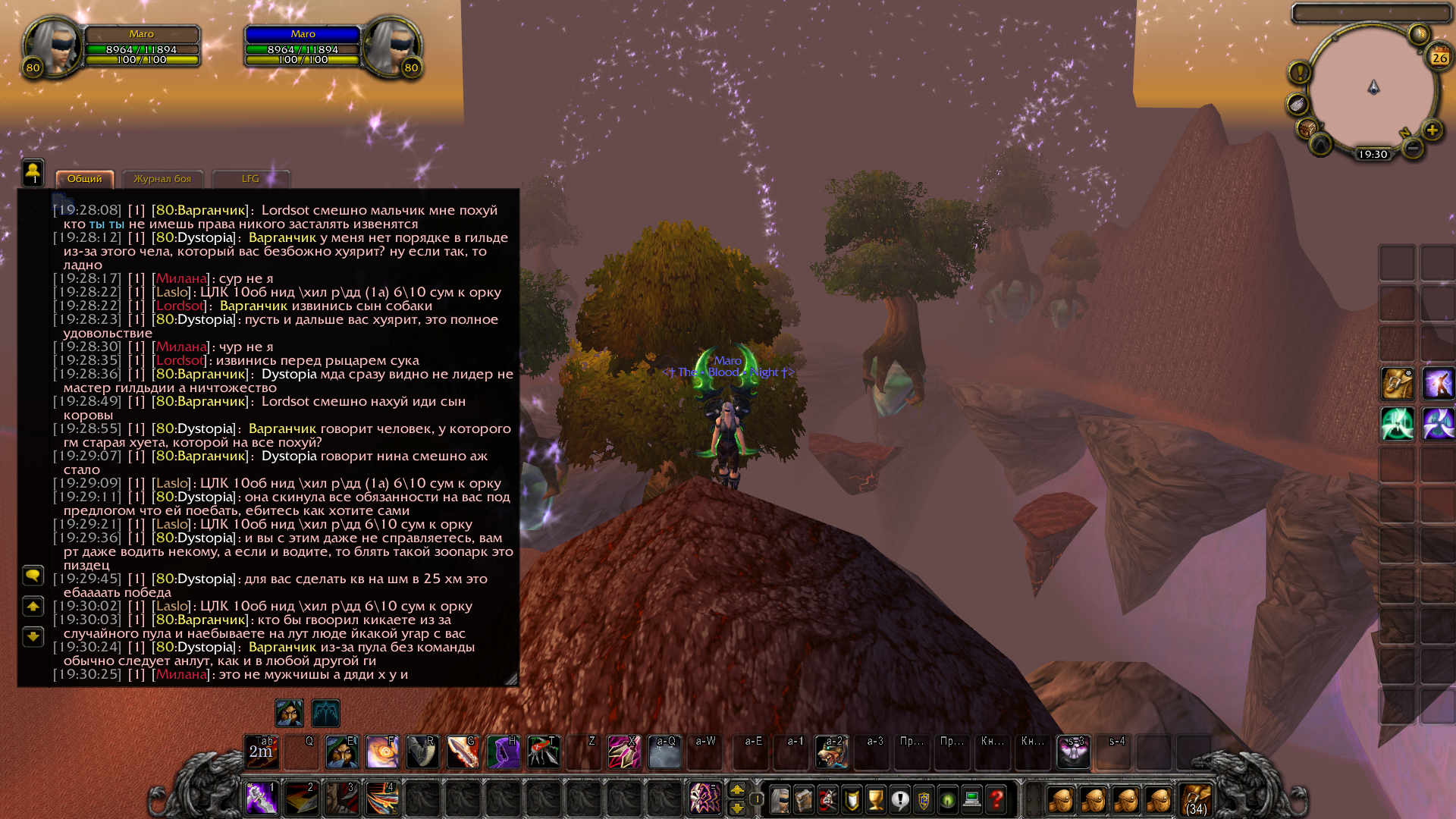This screenshot has width=1456, height=819.
Task: Open the computer icon game menu
Action: 972,799
